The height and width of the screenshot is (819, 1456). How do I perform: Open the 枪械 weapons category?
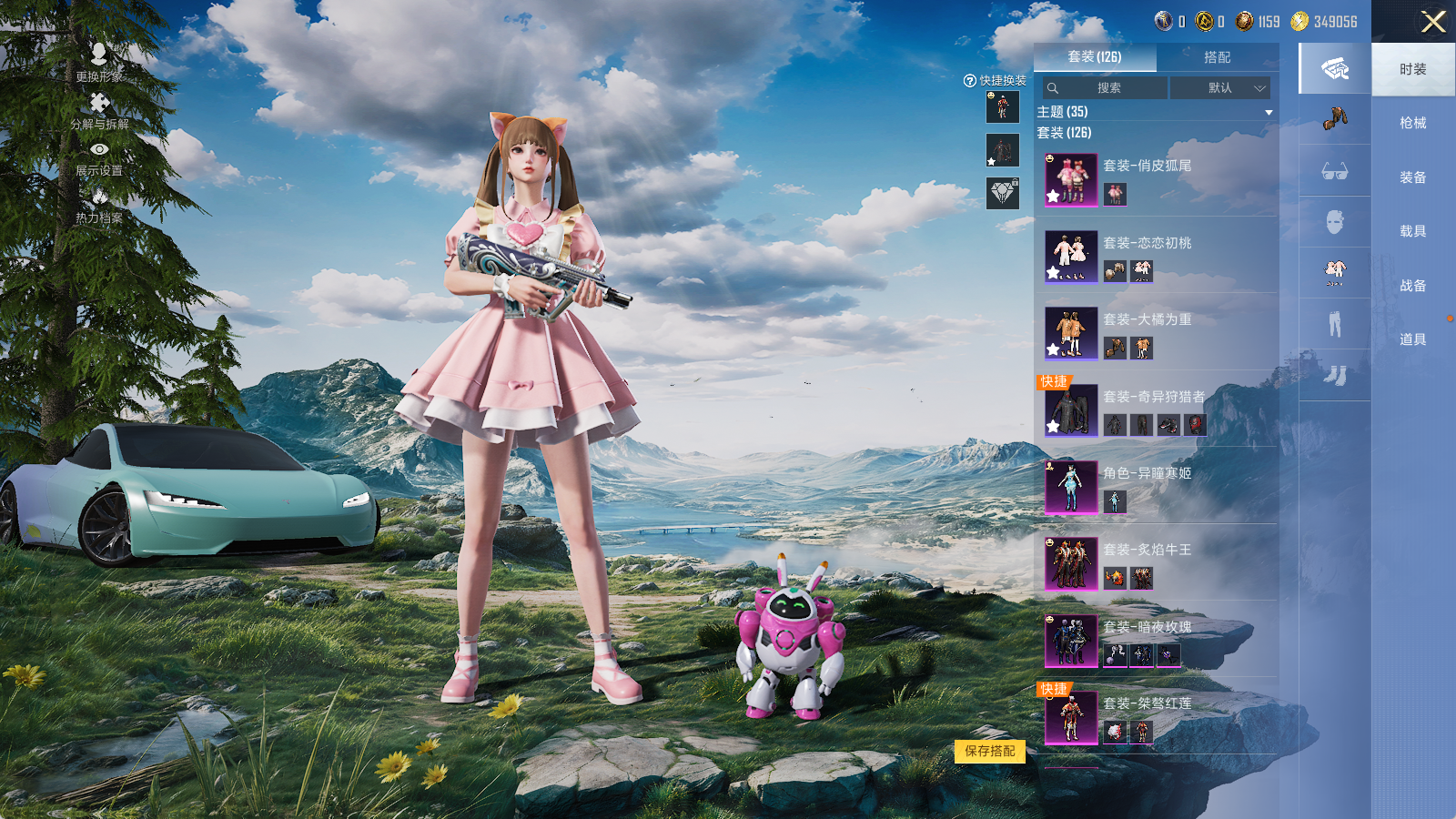click(x=1412, y=123)
